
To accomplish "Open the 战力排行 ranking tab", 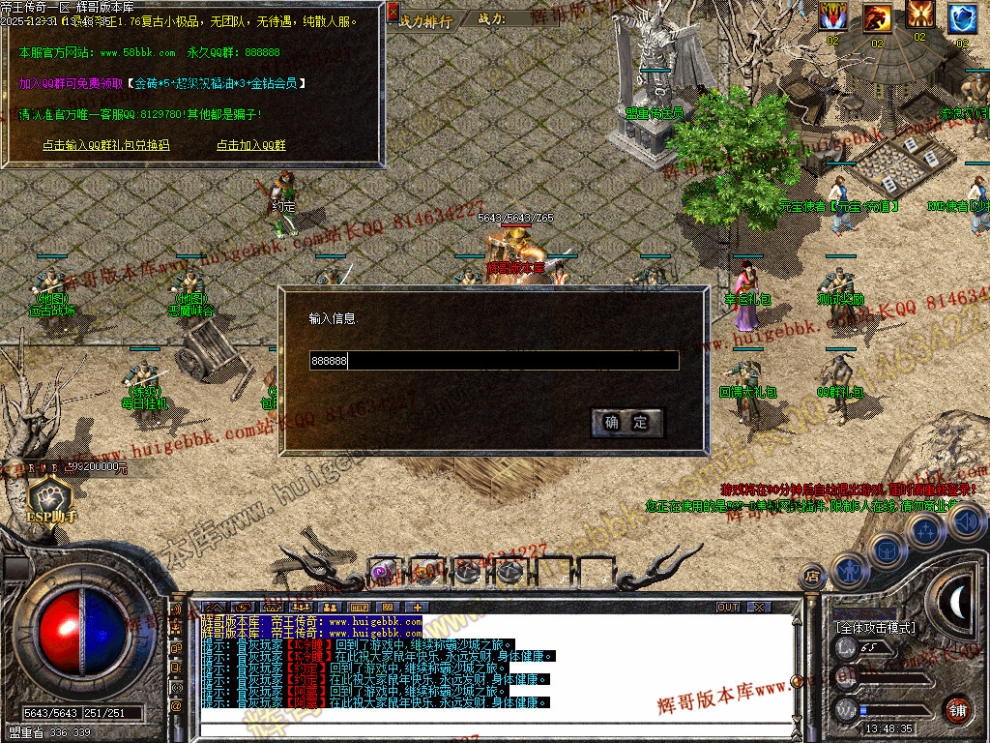I will 425,19.
